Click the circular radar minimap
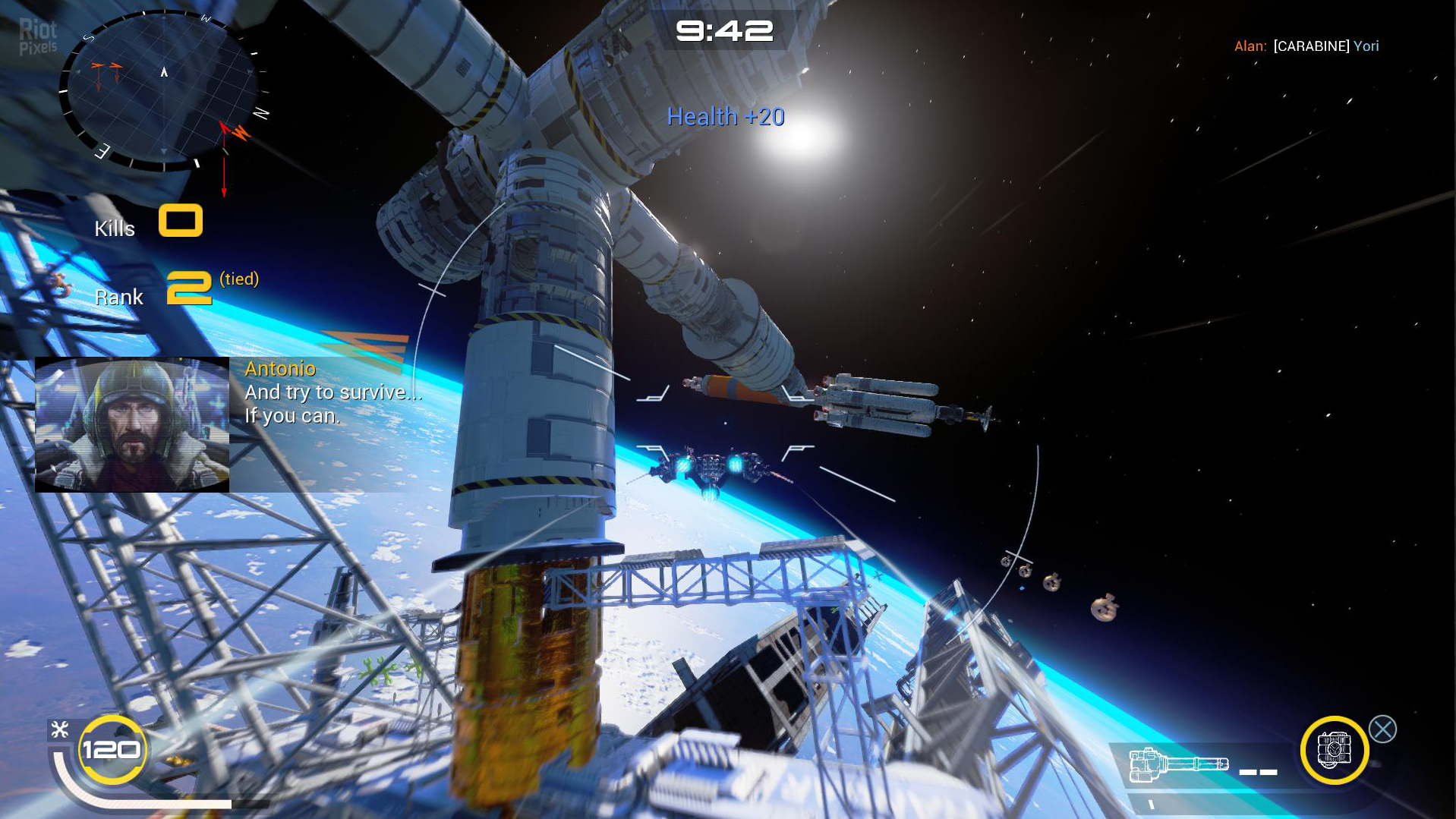The width and height of the screenshot is (1456, 819). 163,90
